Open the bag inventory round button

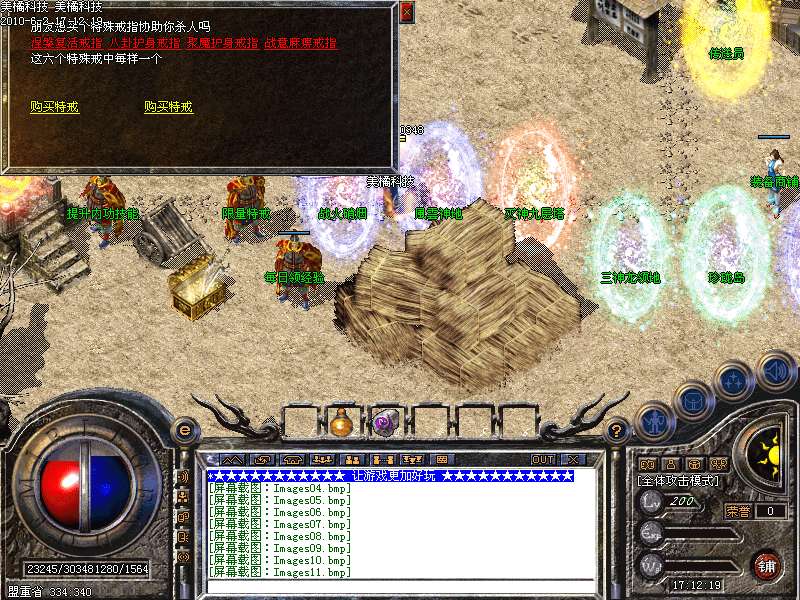tap(694, 400)
